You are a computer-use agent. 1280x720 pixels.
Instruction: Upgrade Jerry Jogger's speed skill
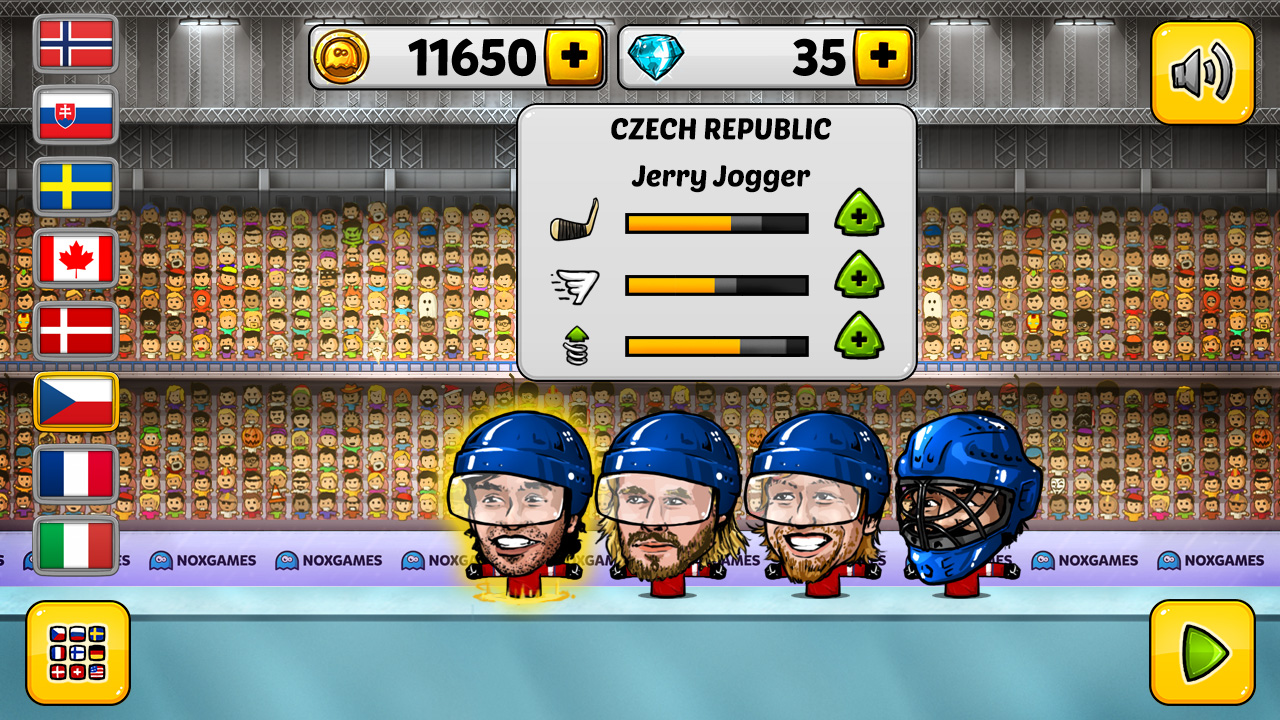(x=860, y=278)
